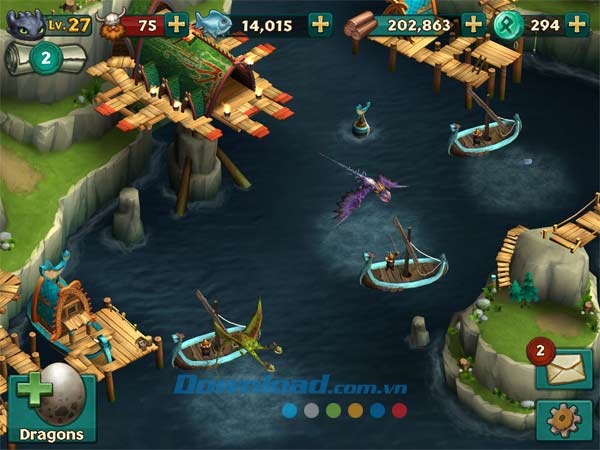Add more Vikings with the plus button

176,24
